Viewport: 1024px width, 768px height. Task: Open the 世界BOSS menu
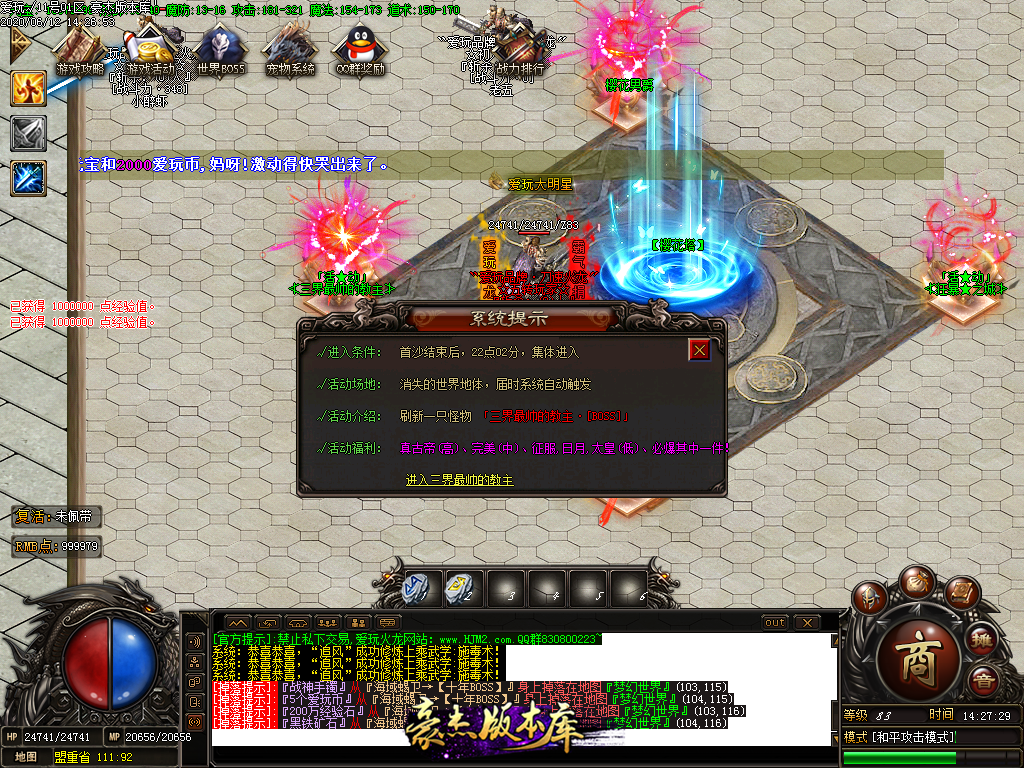[220, 48]
